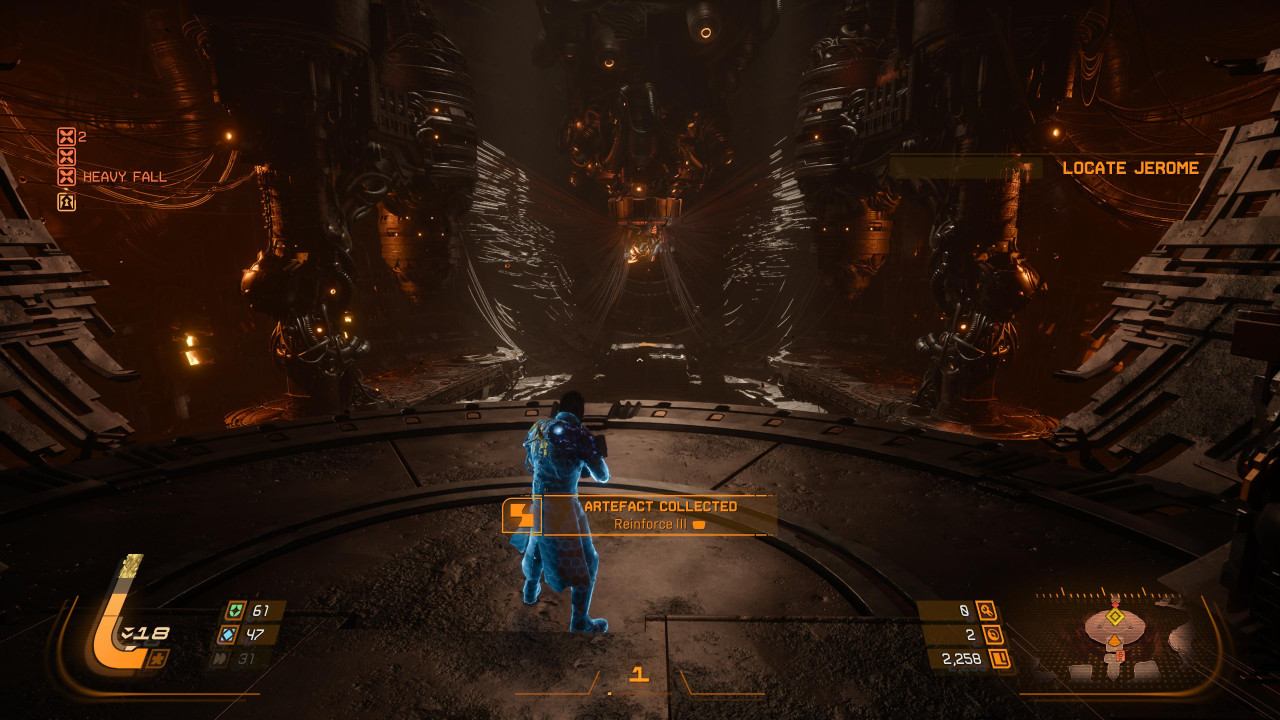Click the Locate Jerome objective tracker
This screenshot has height=720, width=1280.
pyautogui.click(x=1130, y=168)
